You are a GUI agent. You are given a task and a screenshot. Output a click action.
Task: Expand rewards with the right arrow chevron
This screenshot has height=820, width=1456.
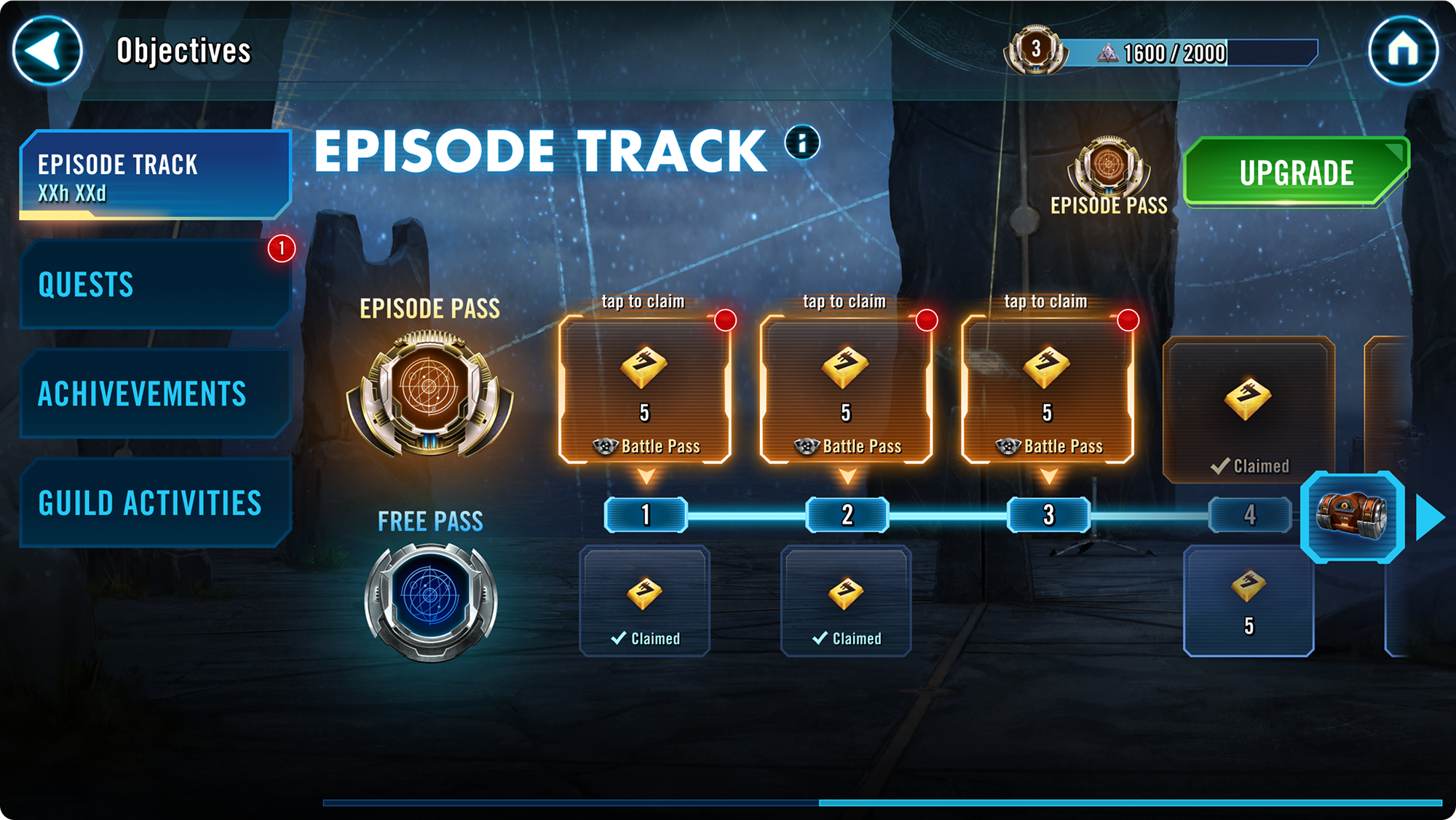pos(1428,517)
